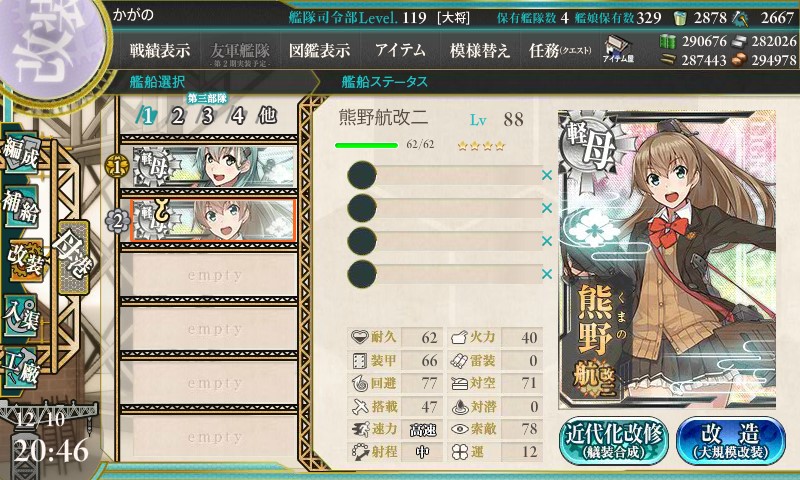Switch to fleet tab 4
This screenshot has height=480, width=800.
[x=237, y=114]
